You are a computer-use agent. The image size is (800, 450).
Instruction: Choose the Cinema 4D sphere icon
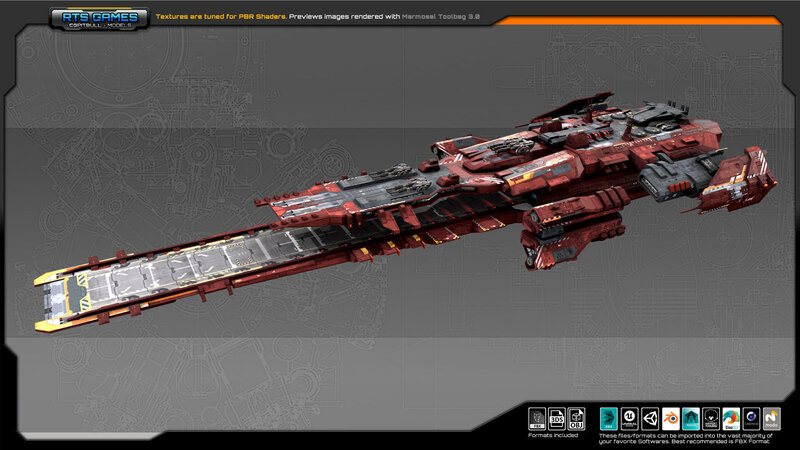(750, 418)
